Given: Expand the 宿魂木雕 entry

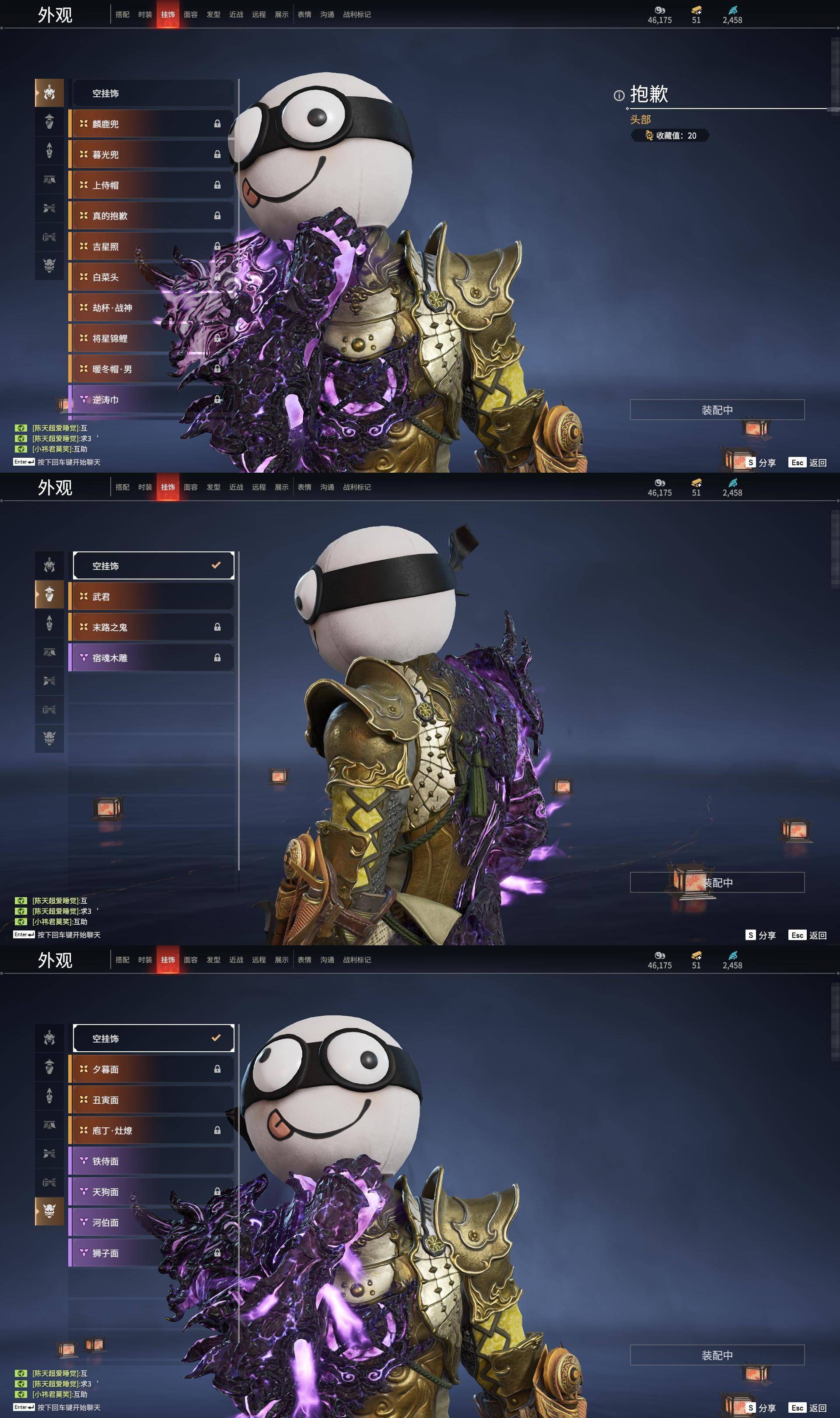Looking at the screenshot, I should tap(152, 656).
